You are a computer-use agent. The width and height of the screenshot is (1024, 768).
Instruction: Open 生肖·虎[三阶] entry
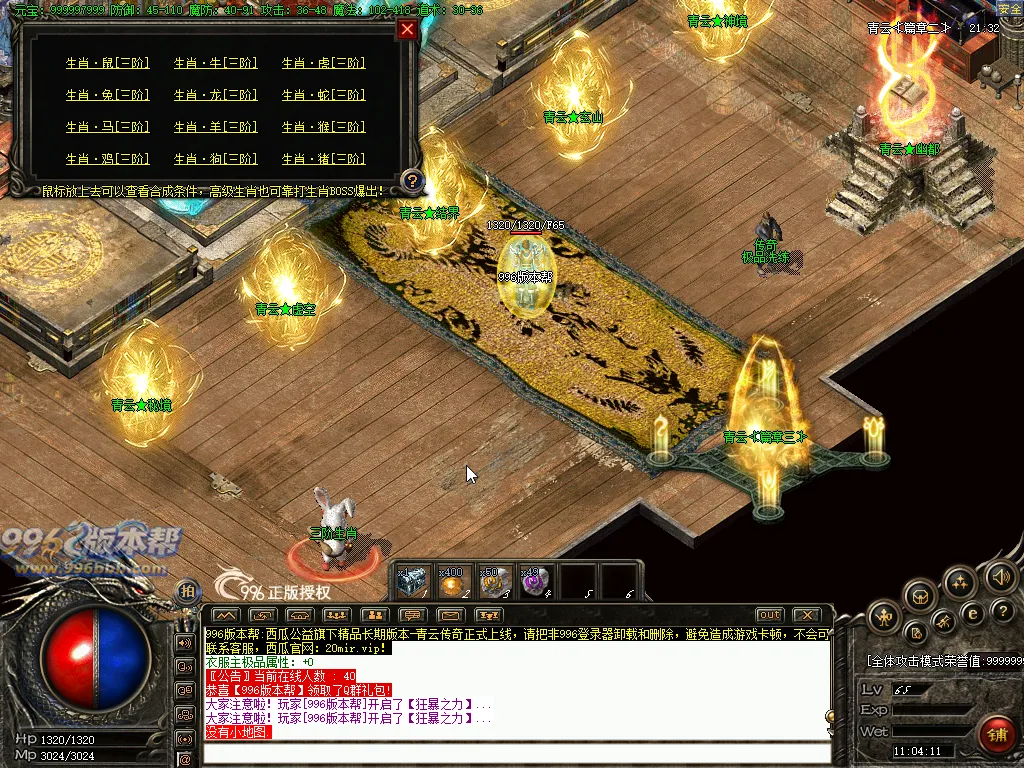click(x=323, y=63)
